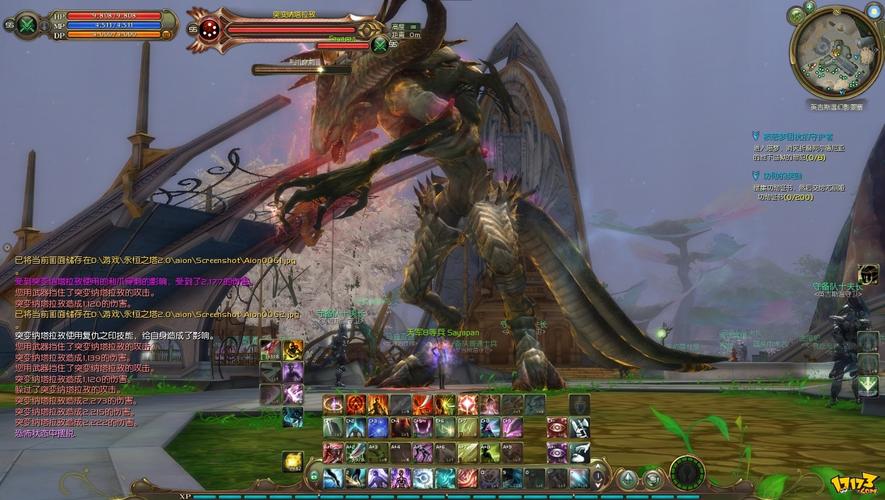Activate the golden glowing orb skill icon

(292, 461)
